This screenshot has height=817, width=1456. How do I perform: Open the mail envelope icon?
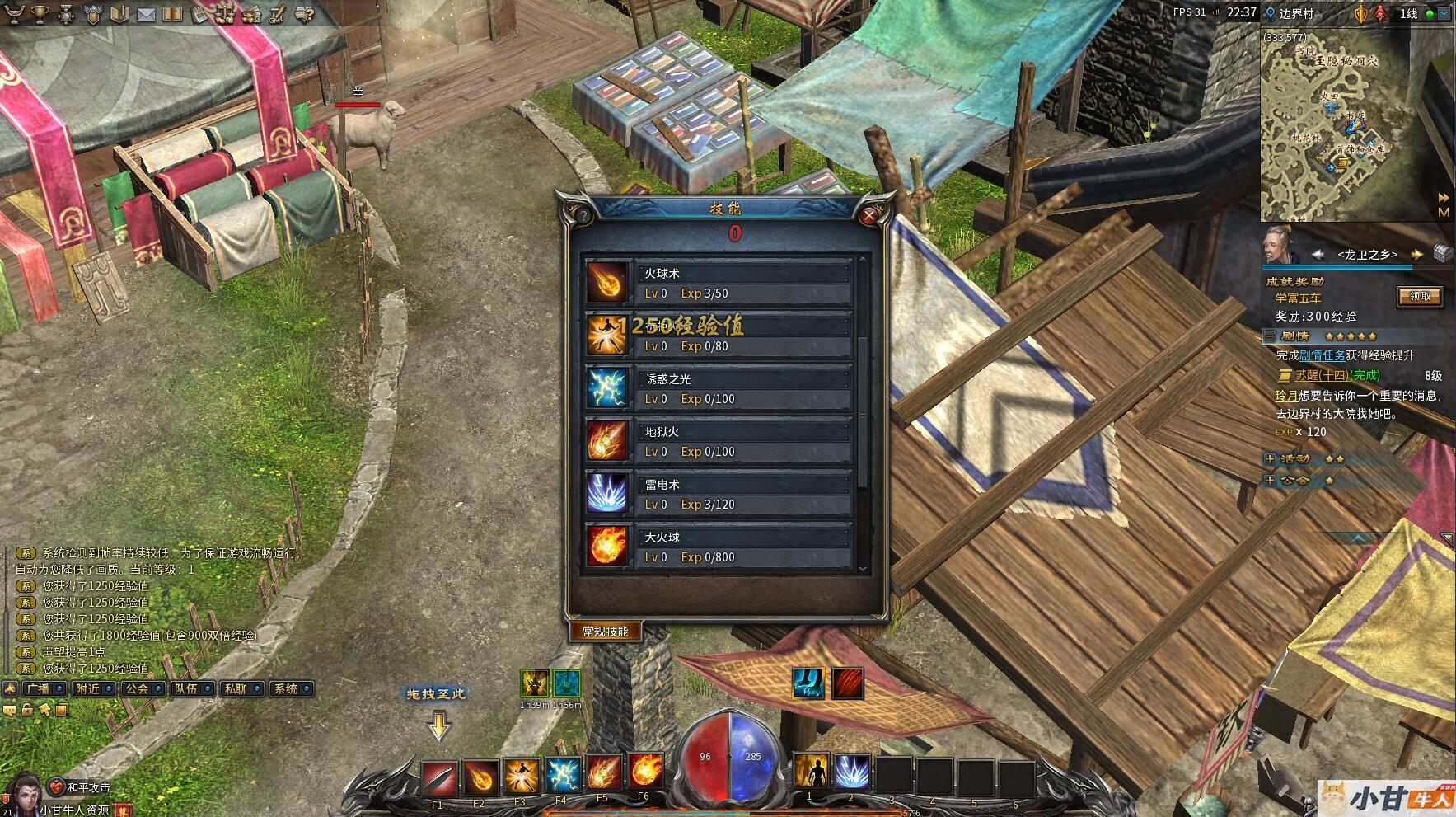(x=146, y=14)
